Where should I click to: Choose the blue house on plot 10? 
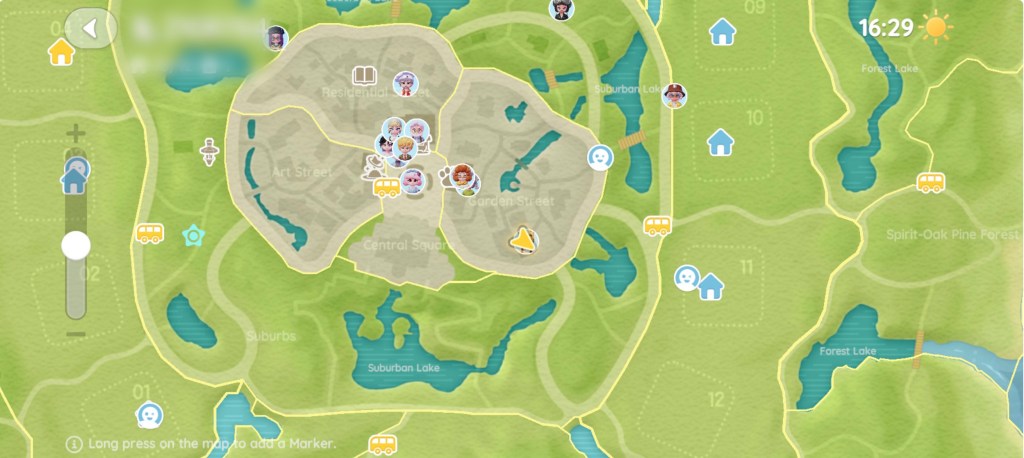(720, 142)
